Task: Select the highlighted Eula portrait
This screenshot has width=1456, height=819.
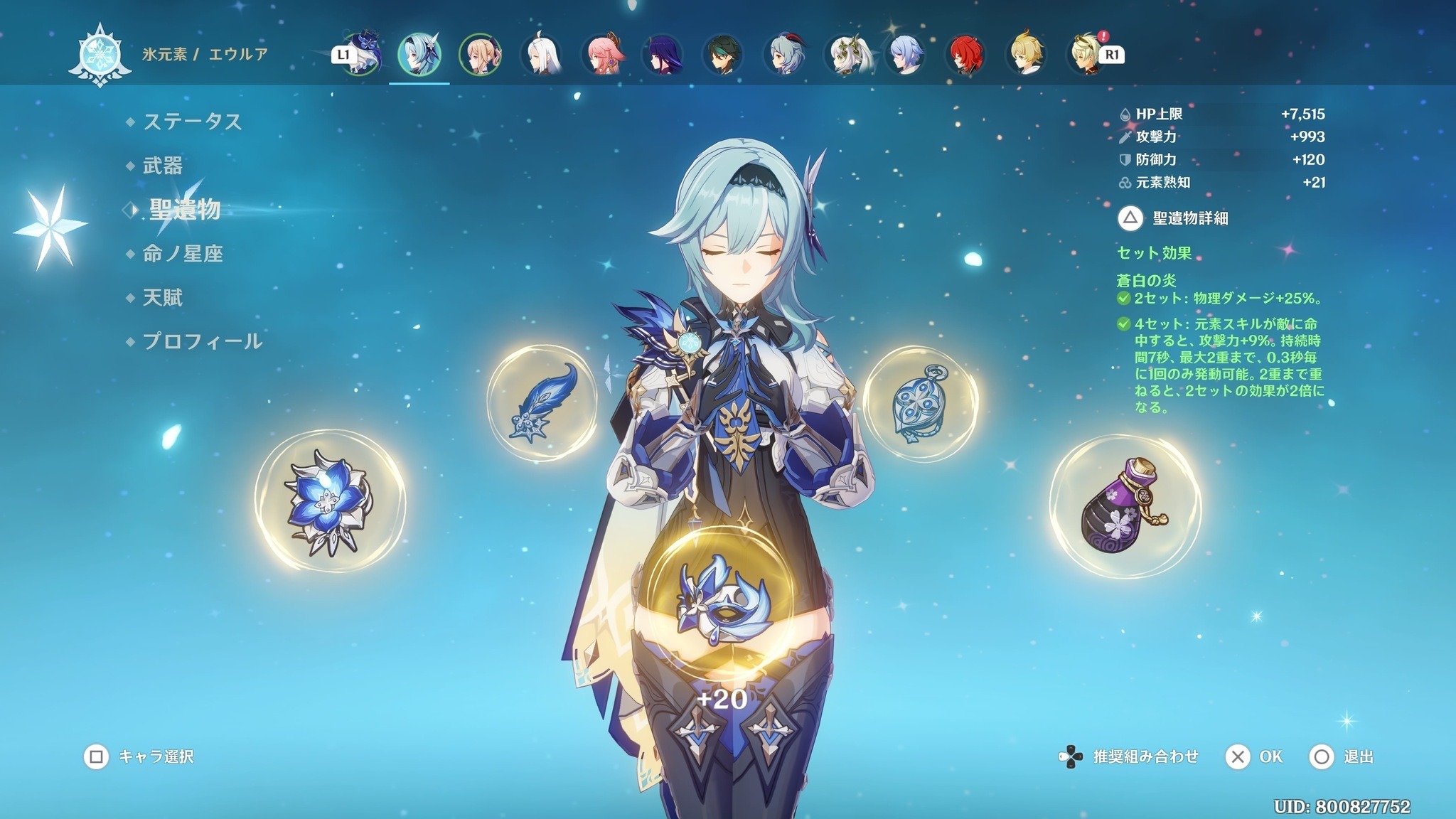Action: coord(419,54)
